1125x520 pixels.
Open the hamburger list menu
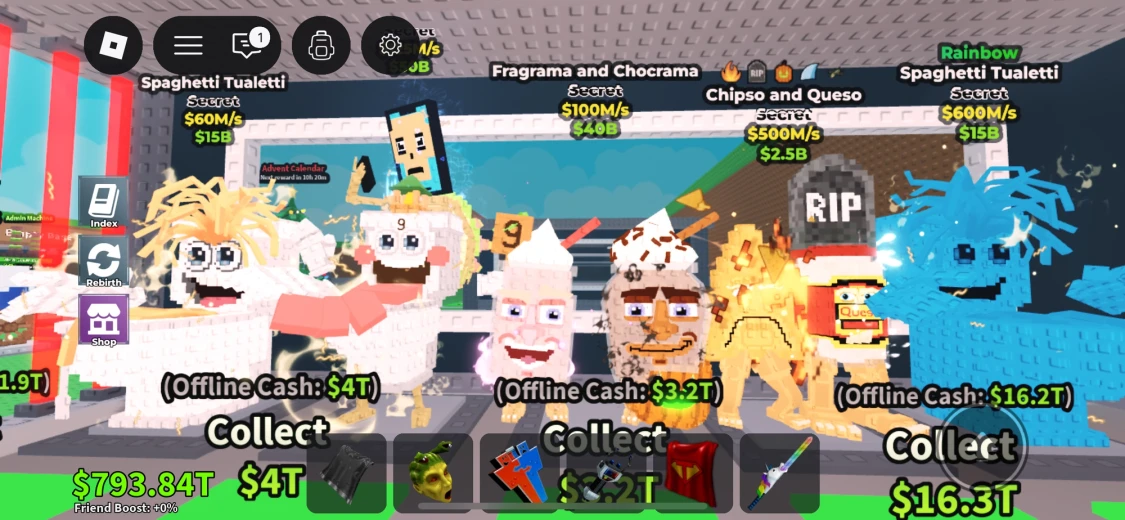188,45
